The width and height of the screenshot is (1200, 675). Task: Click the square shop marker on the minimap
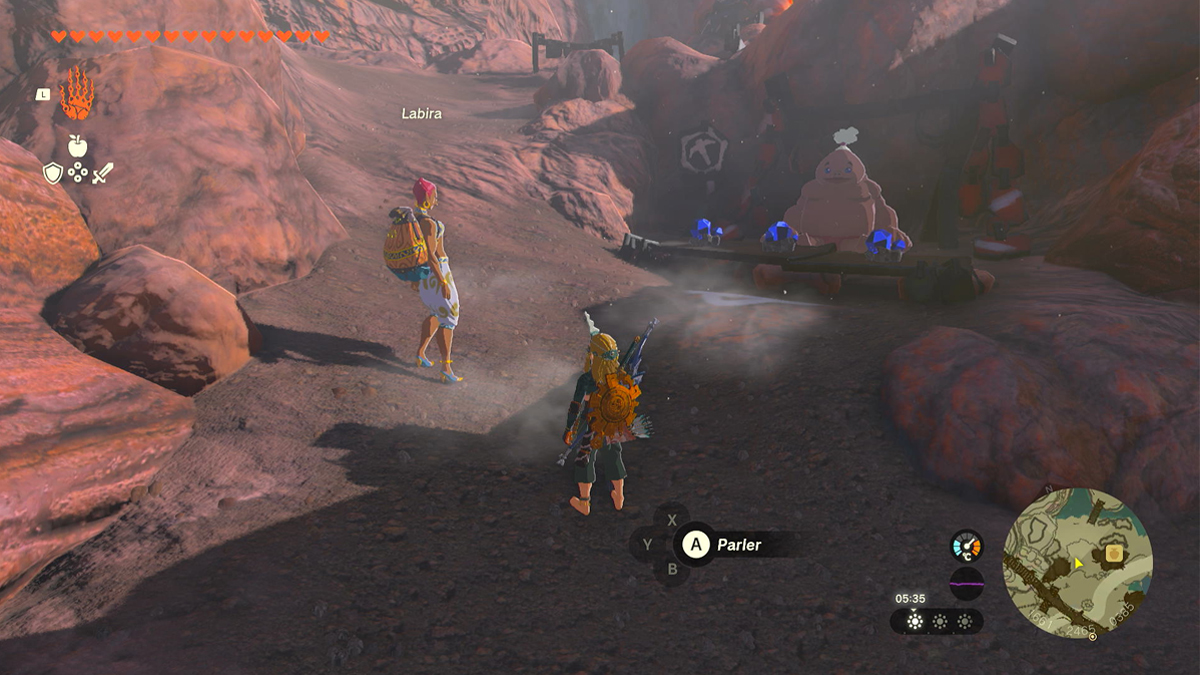pos(1112,553)
